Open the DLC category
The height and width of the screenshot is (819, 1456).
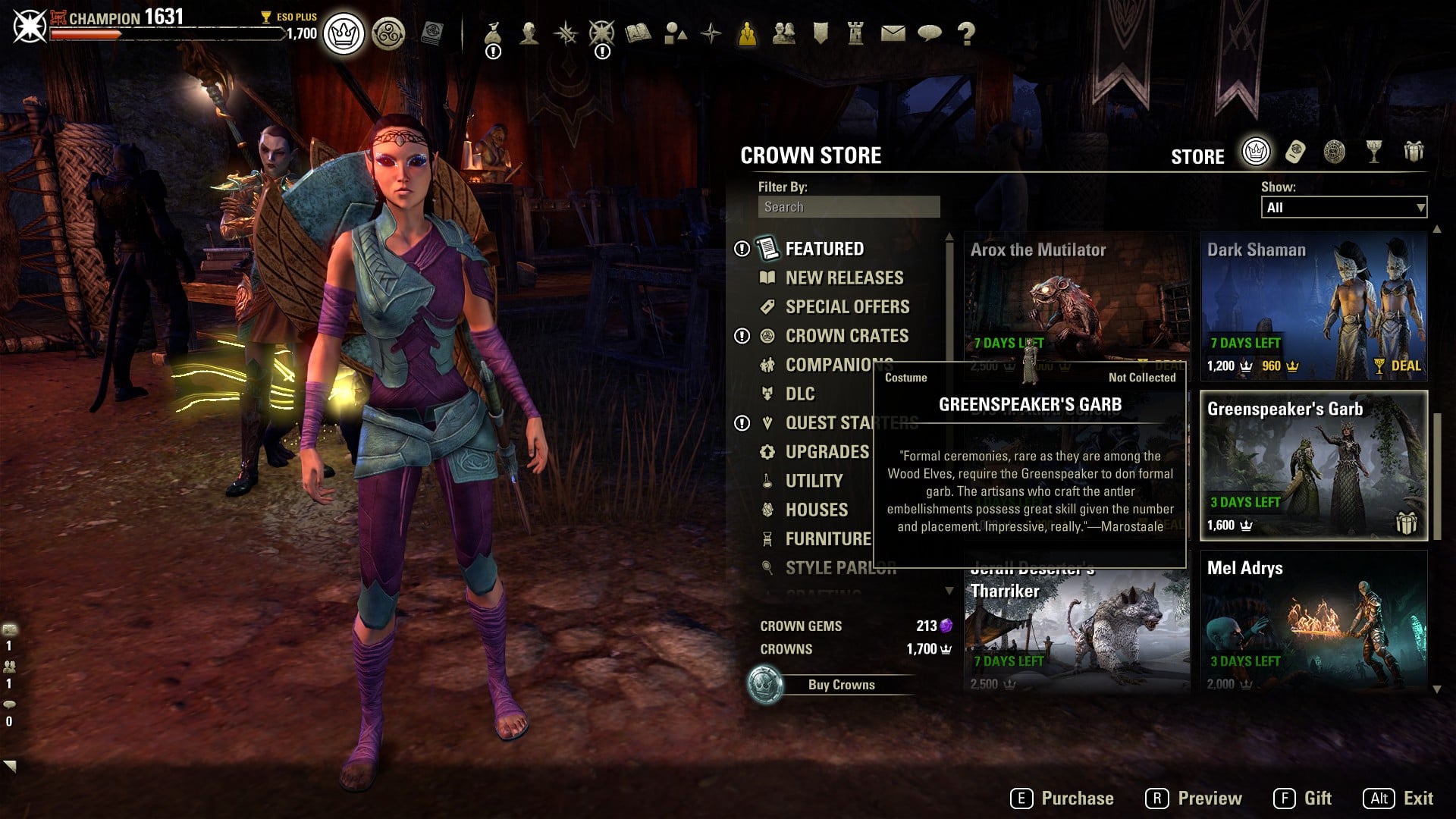click(x=799, y=394)
